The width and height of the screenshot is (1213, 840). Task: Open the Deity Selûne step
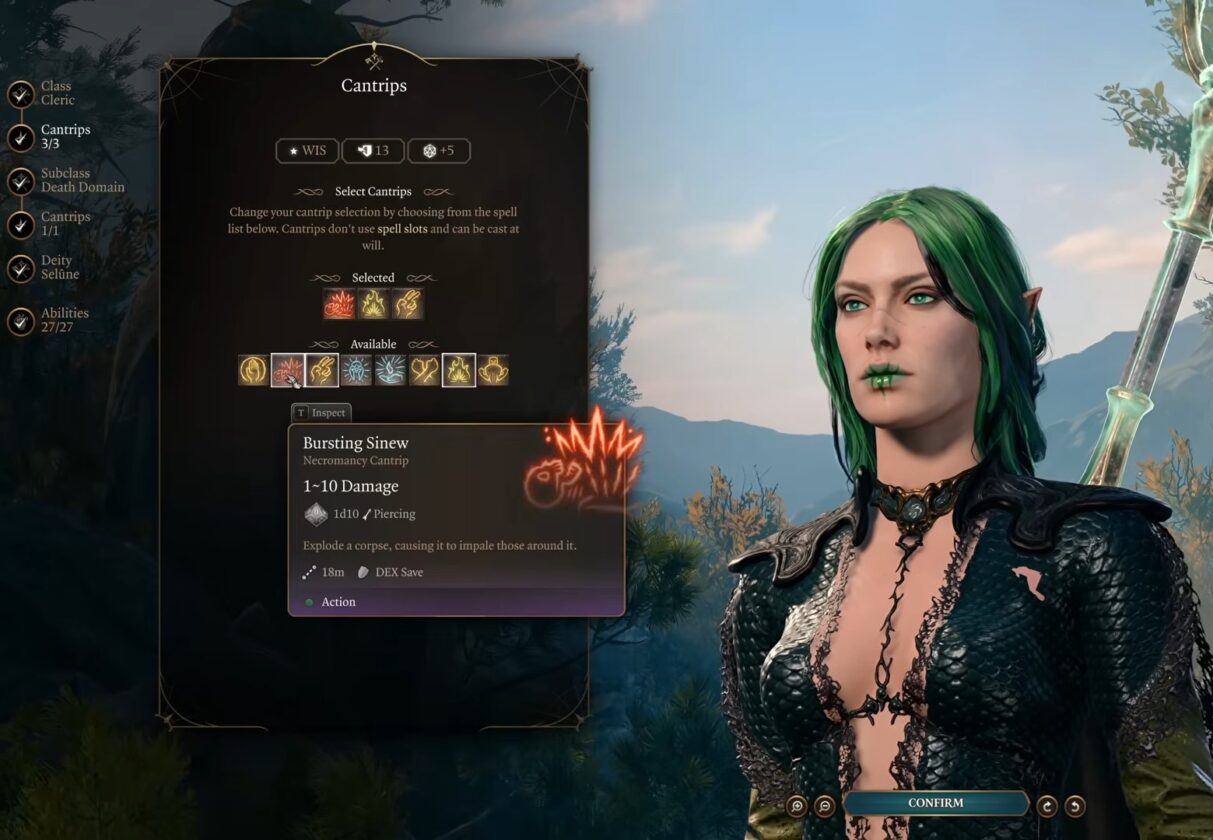(21, 268)
